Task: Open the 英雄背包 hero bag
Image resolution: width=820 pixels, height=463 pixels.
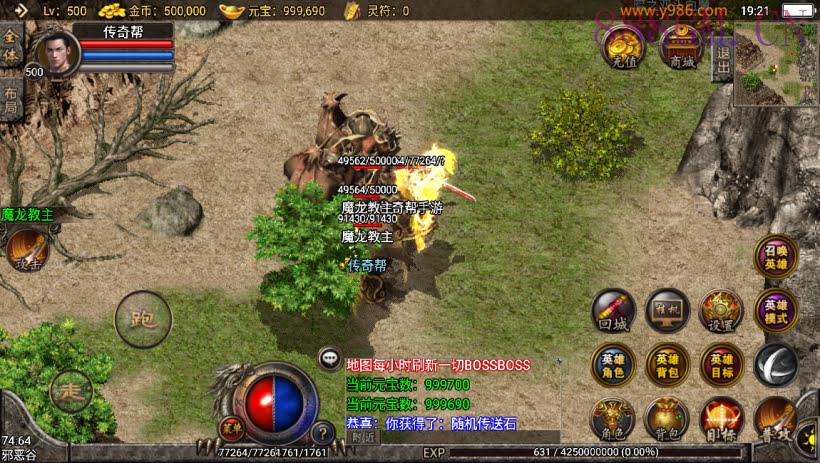Action: click(666, 365)
